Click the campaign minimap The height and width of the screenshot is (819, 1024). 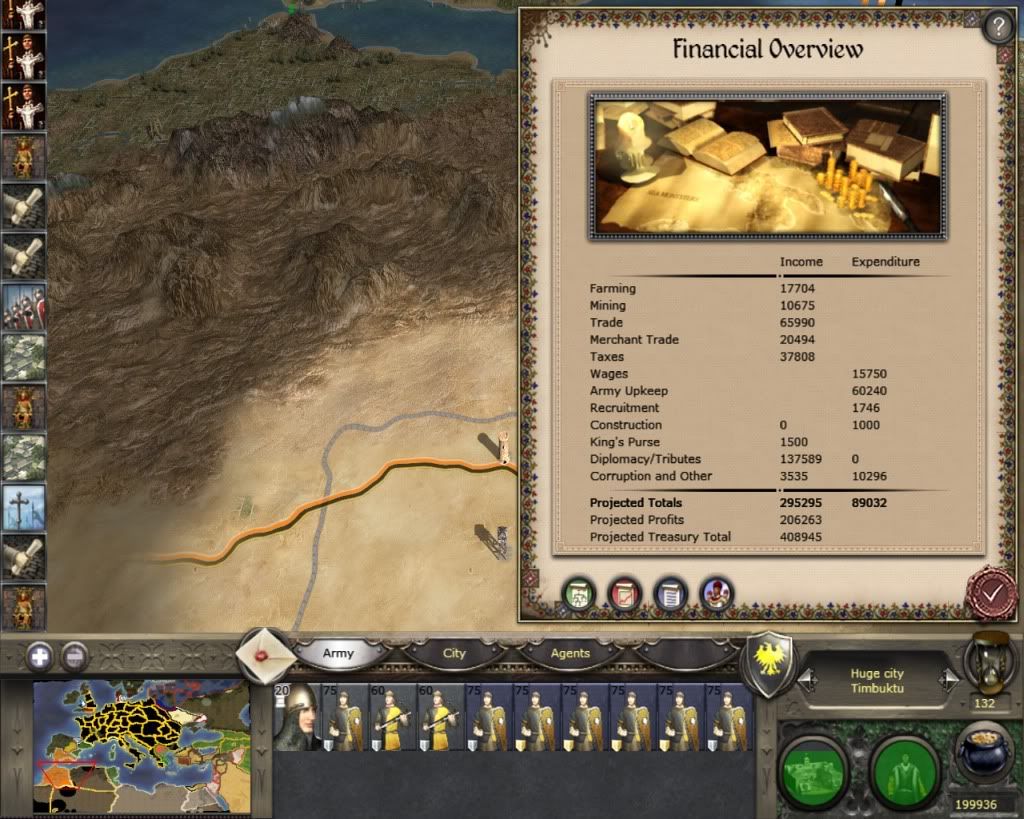click(141, 732)
